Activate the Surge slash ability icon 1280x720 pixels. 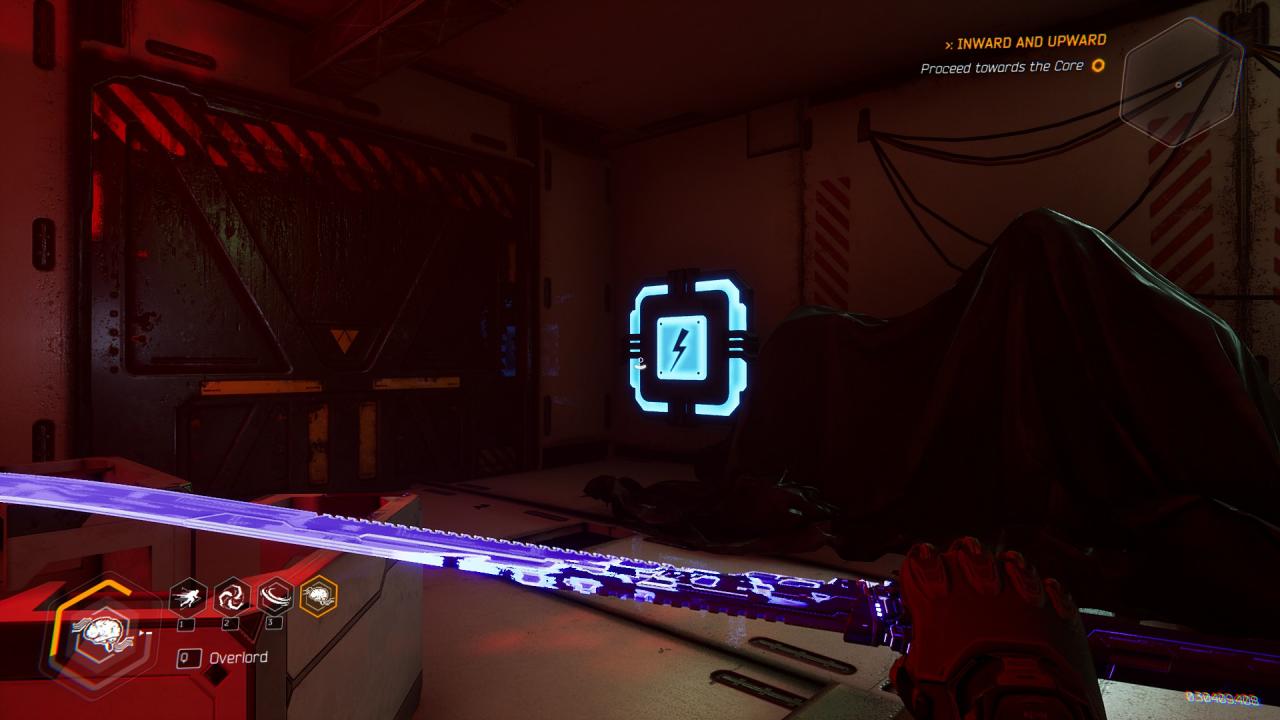click(x=275, y=597)
